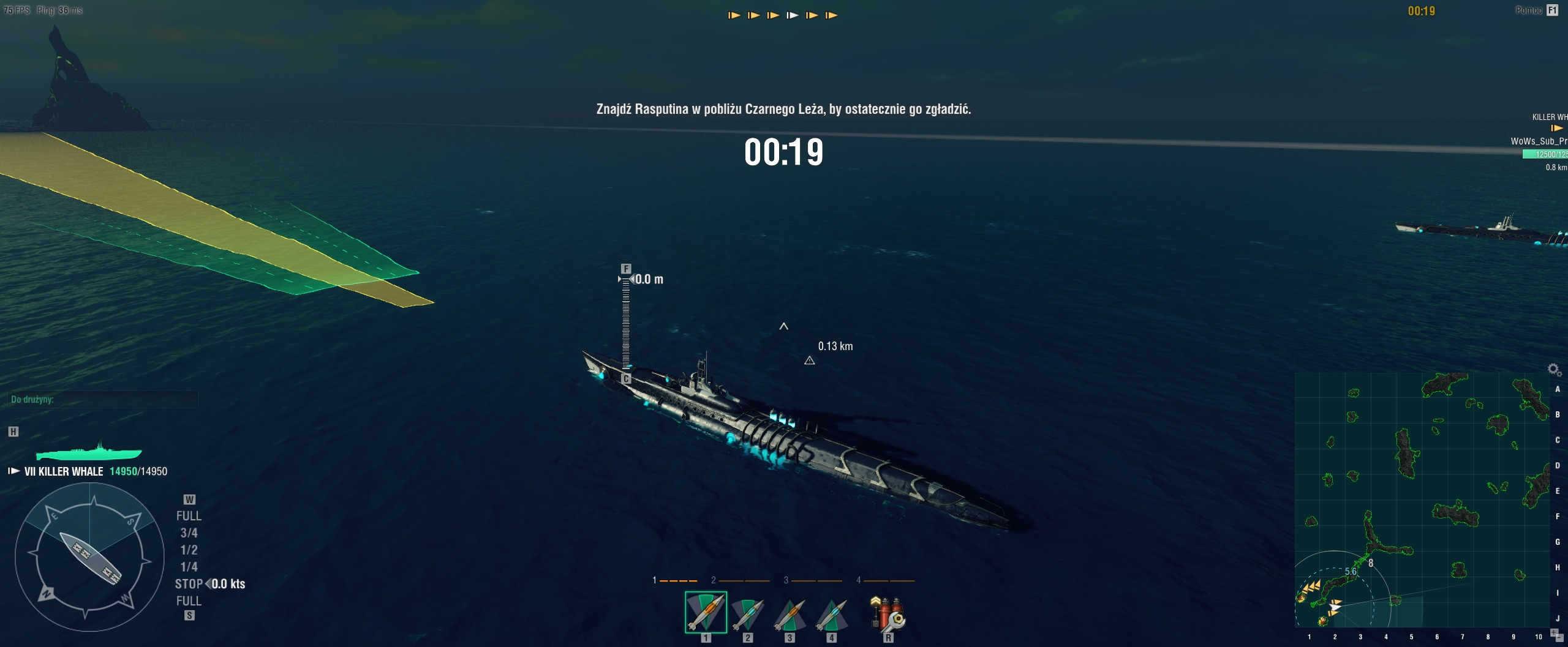Shrink the minimap with the minus button

1559,637
